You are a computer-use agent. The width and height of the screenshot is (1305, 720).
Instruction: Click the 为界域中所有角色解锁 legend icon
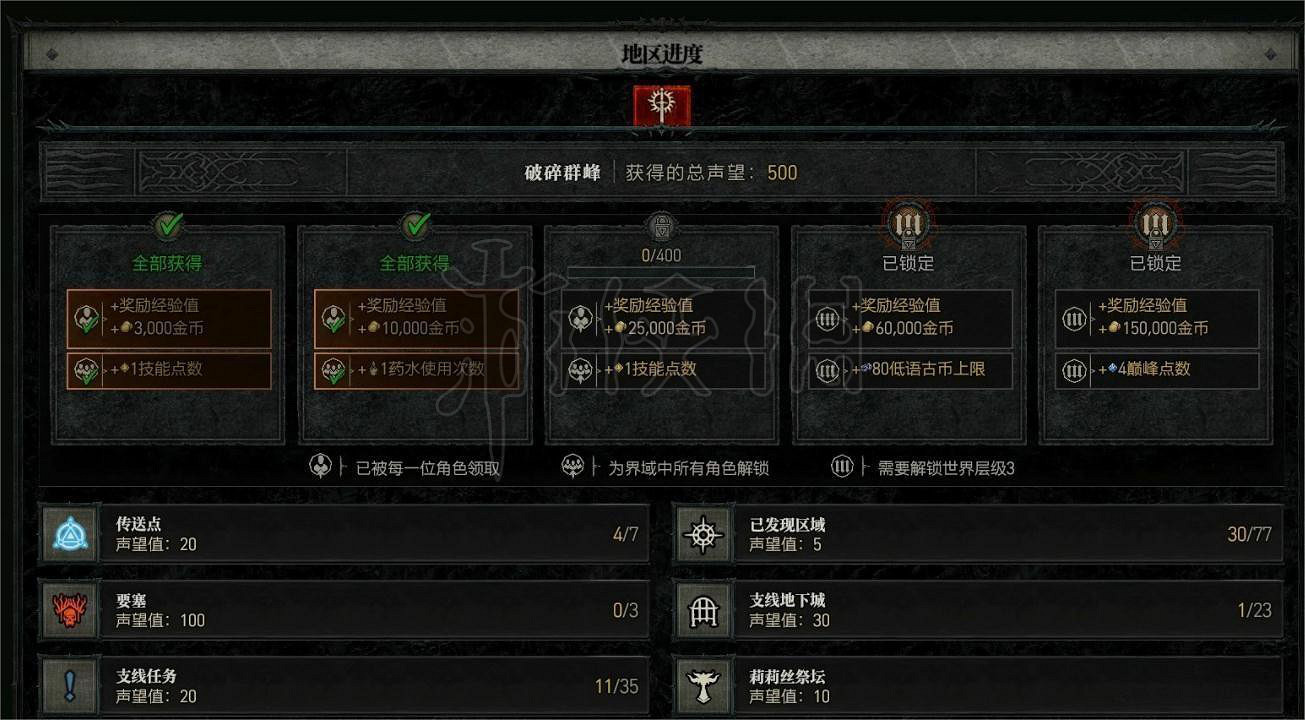[x=570, y=467]
